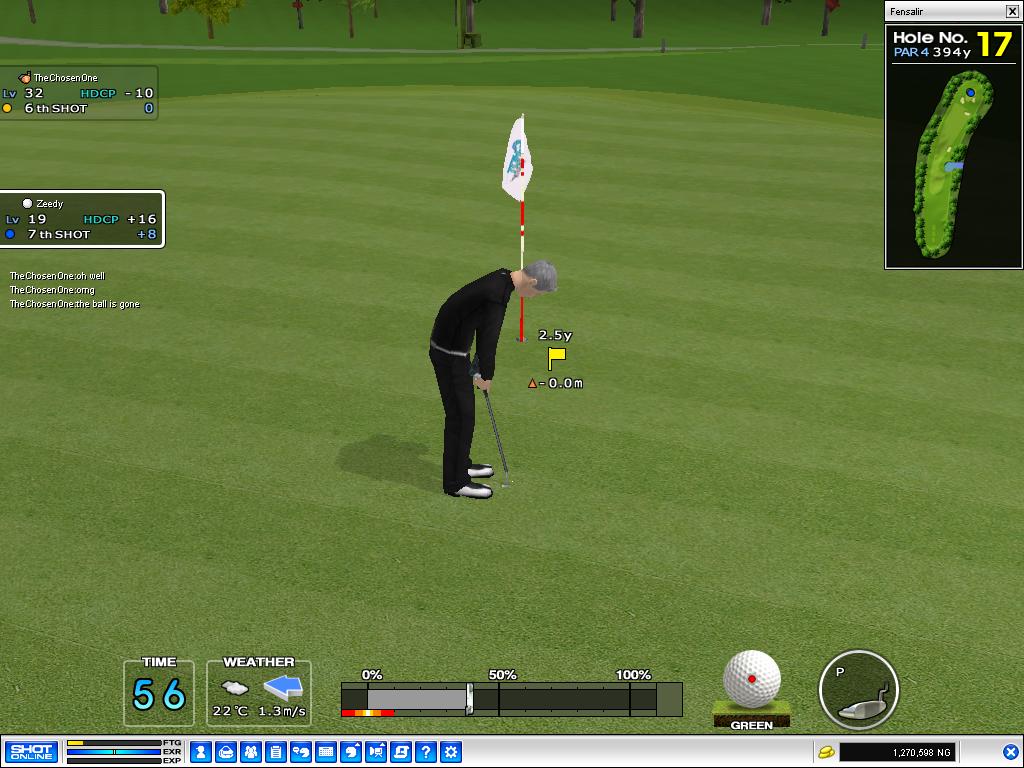Click the blue exit button on bottom bar

point(1010,751)
